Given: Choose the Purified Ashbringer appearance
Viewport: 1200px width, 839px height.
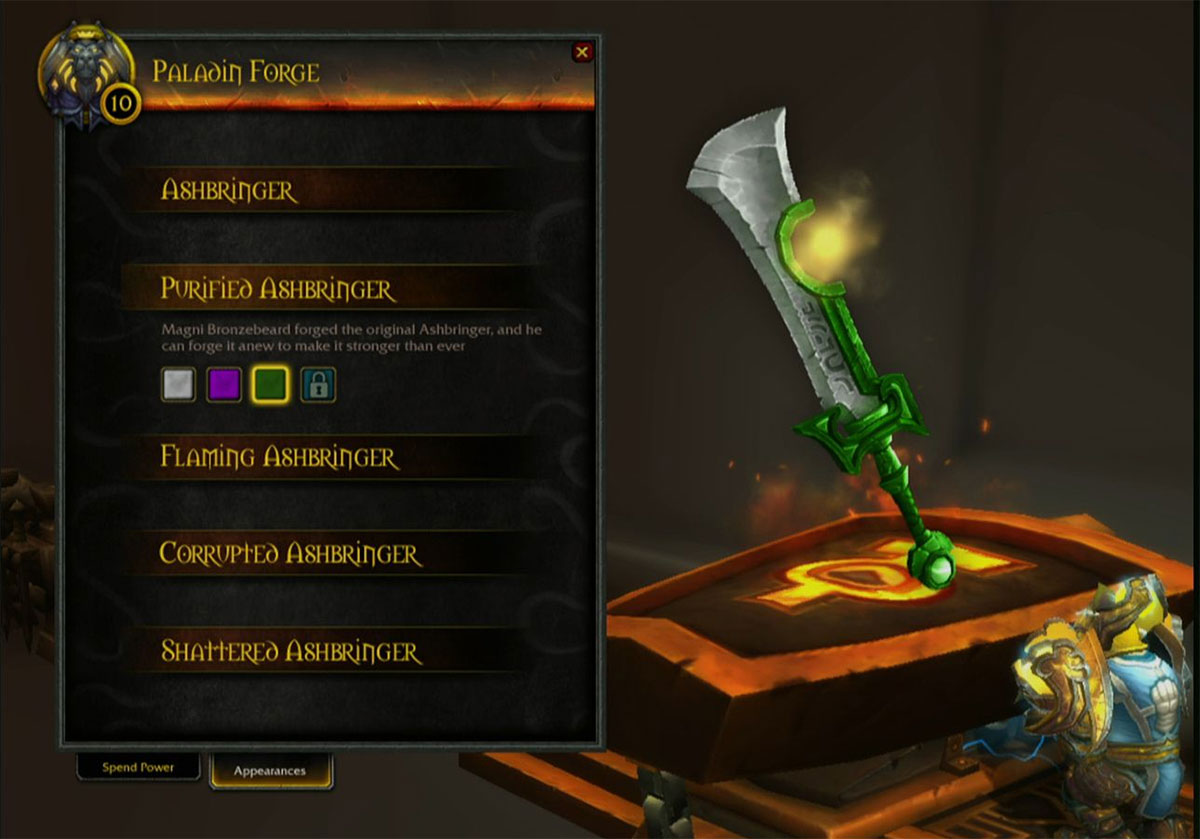Looking at the screenshot, I should click(278, 289).
